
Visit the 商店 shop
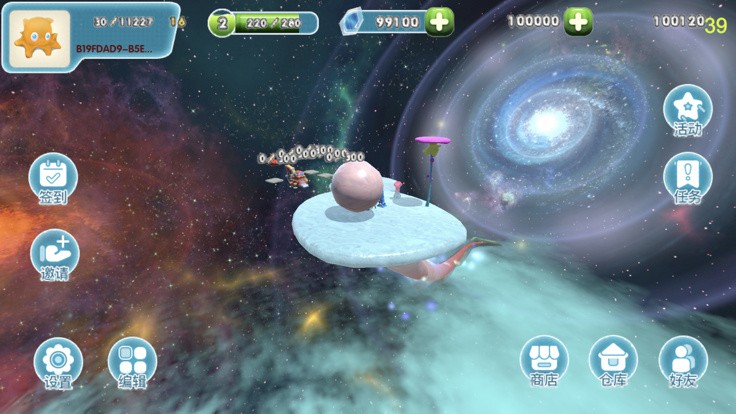544,360
